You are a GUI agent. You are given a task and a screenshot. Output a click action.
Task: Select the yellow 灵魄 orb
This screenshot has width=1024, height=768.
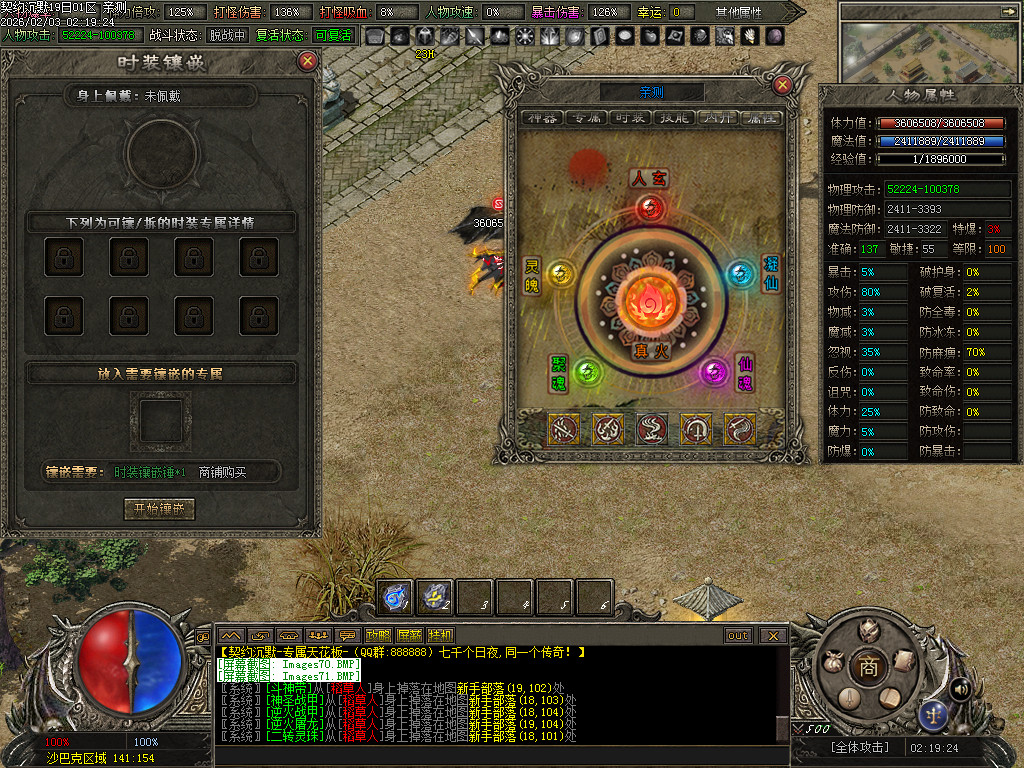[561, 274]
